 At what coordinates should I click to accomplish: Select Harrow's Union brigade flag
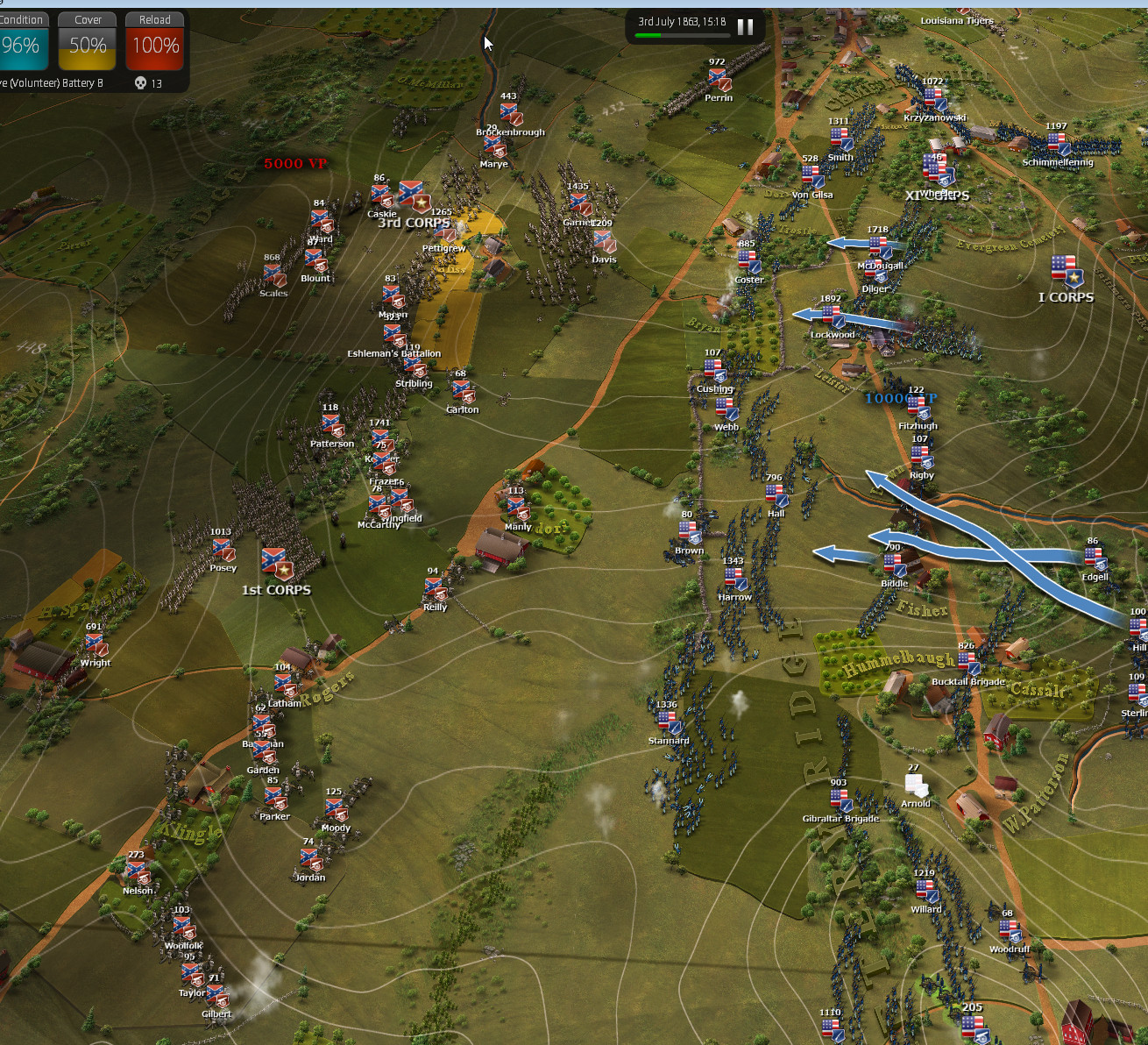(734, 579)
